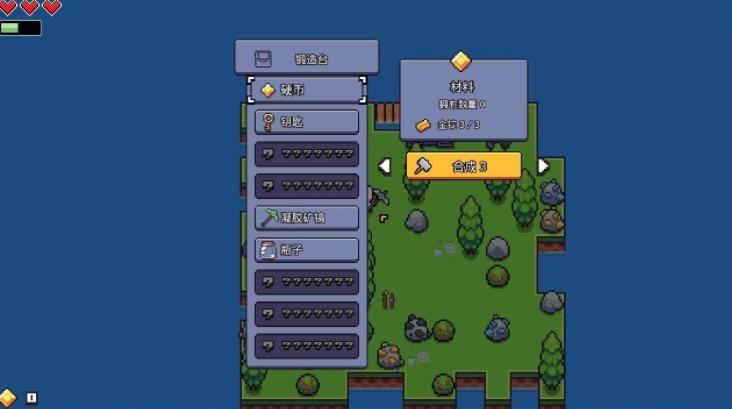The height and width of the screenshot is (409, 732).
Task: Increase craft amount with right arrow
Action: (543, 166)
